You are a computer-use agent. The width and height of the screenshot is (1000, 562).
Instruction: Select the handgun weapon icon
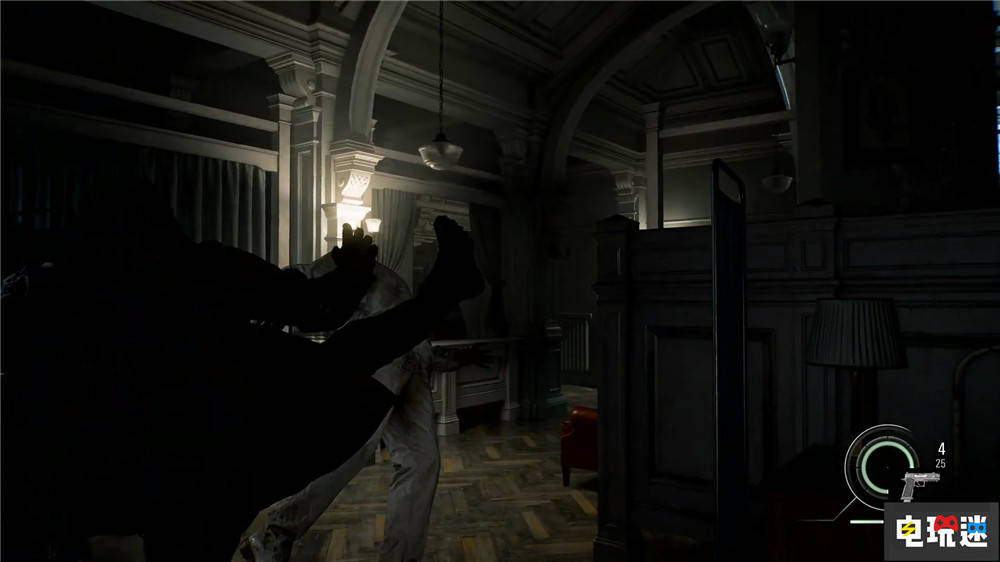coord(920,485)
